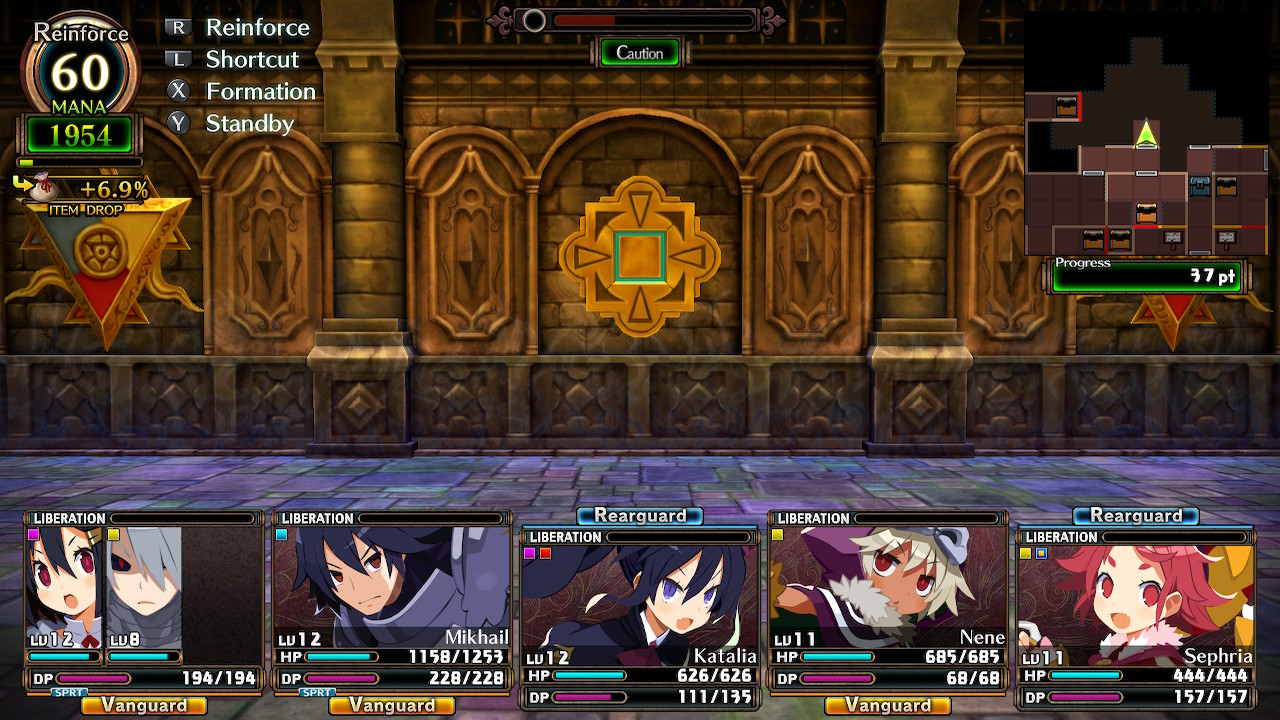
Task: Click the Caution alert indicator
Action: tap(639, 53)
